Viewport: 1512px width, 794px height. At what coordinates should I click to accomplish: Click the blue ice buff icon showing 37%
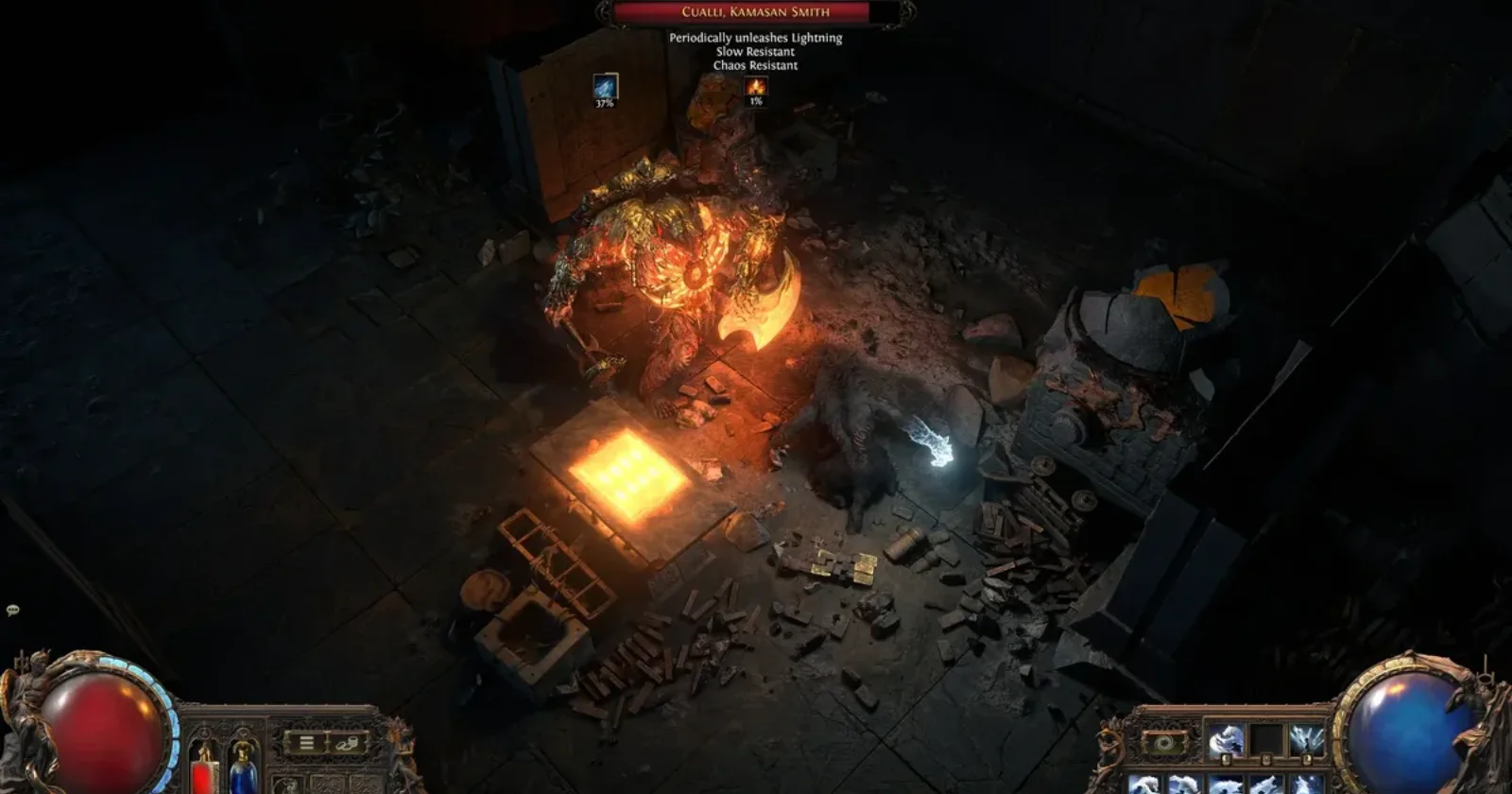click(605, 87)
